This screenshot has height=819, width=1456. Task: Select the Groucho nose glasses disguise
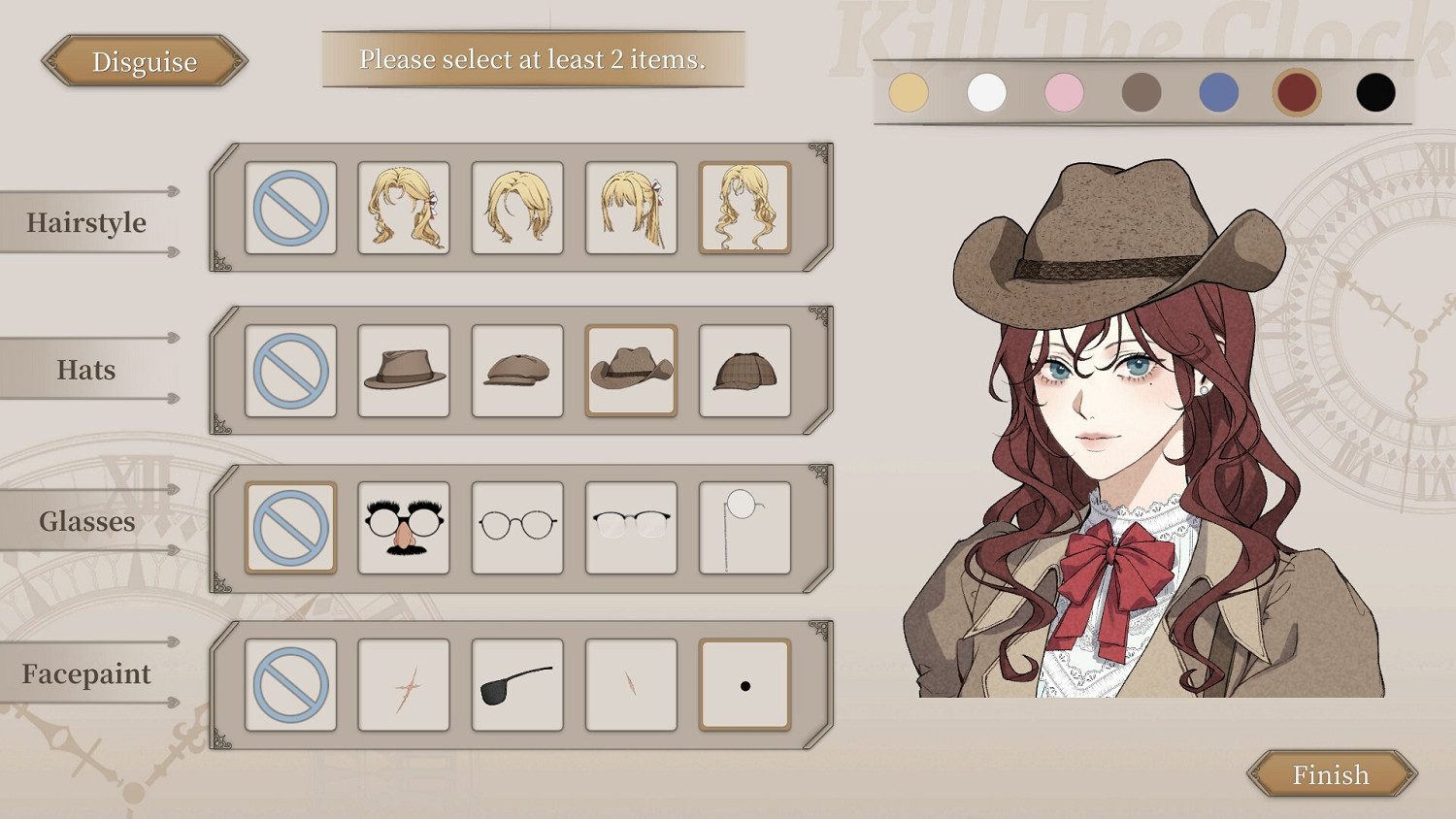point(404,527)
